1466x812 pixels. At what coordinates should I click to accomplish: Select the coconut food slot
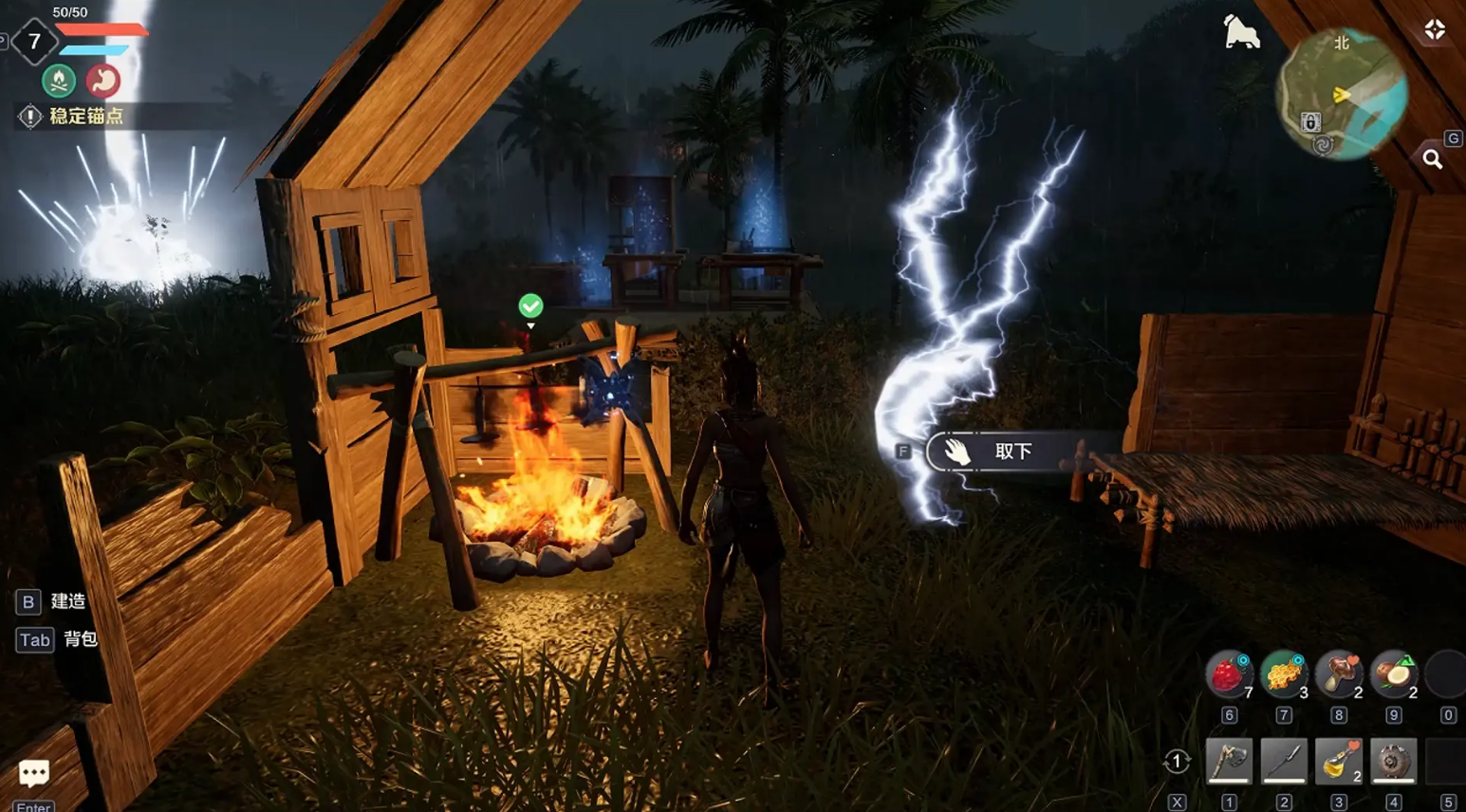pyautogui.click(x=1393, y=674)
